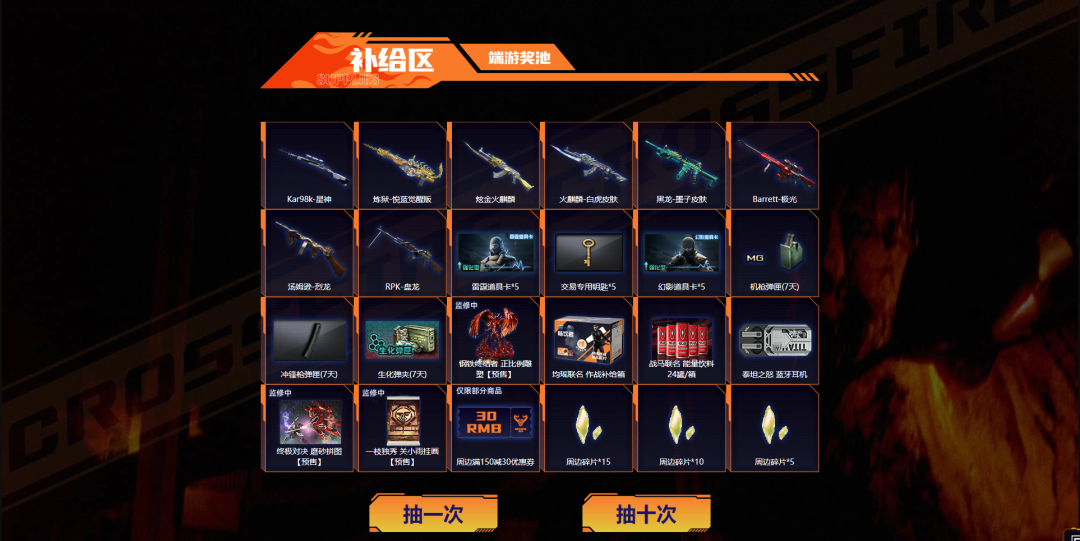
Task: Open the 雷霆道具卡*5 card reward
Action: [493, 252]
